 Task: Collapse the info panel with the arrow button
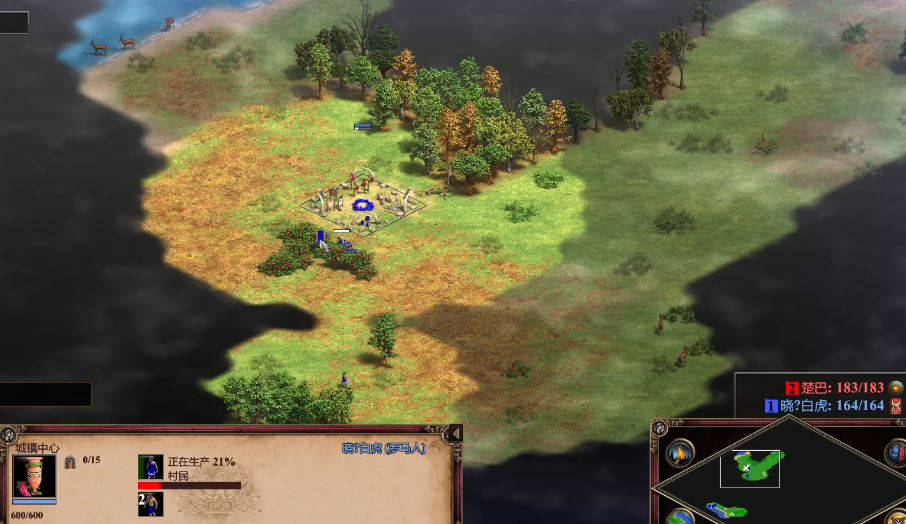(x=454, y=434)
